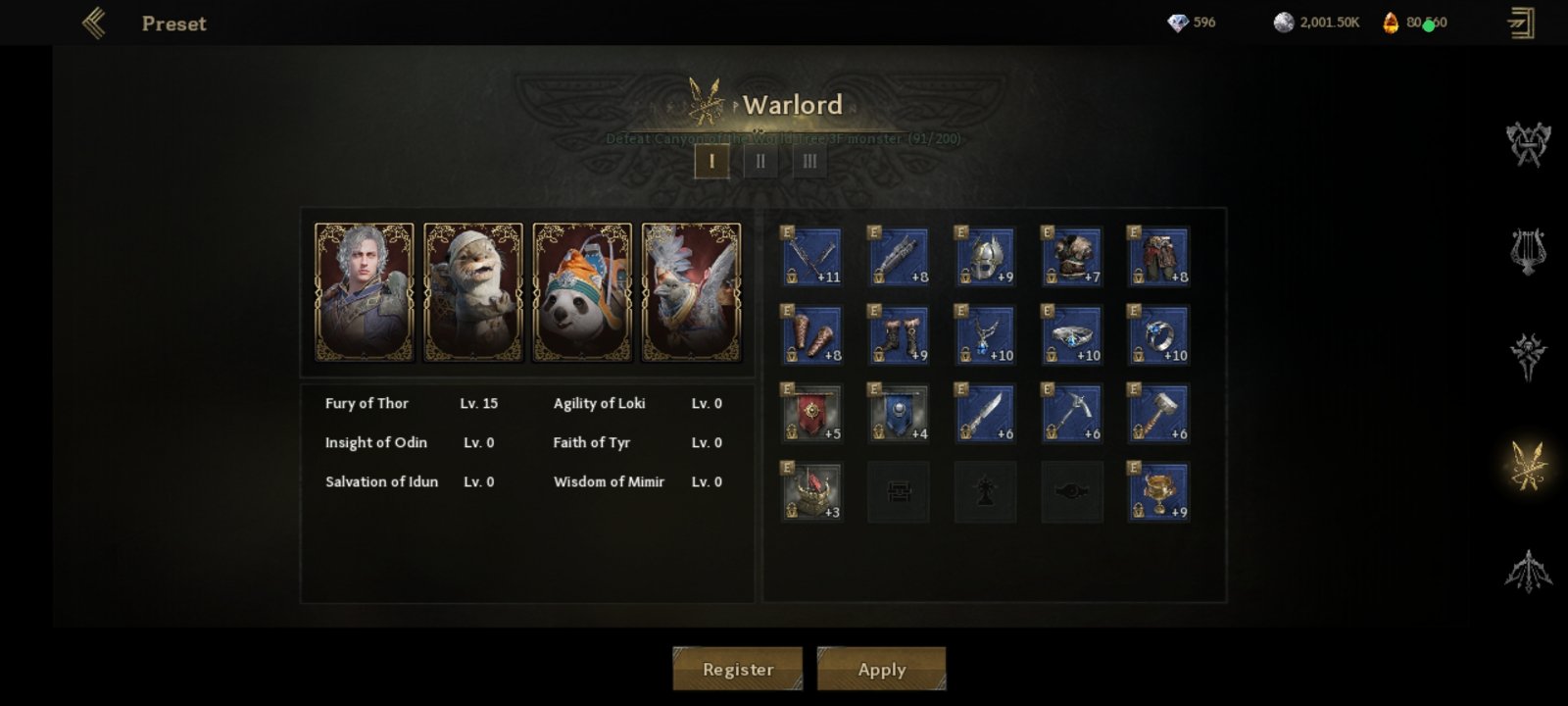The image size is (1568, 706).
Task: Click the Register button
Action: 737,669
